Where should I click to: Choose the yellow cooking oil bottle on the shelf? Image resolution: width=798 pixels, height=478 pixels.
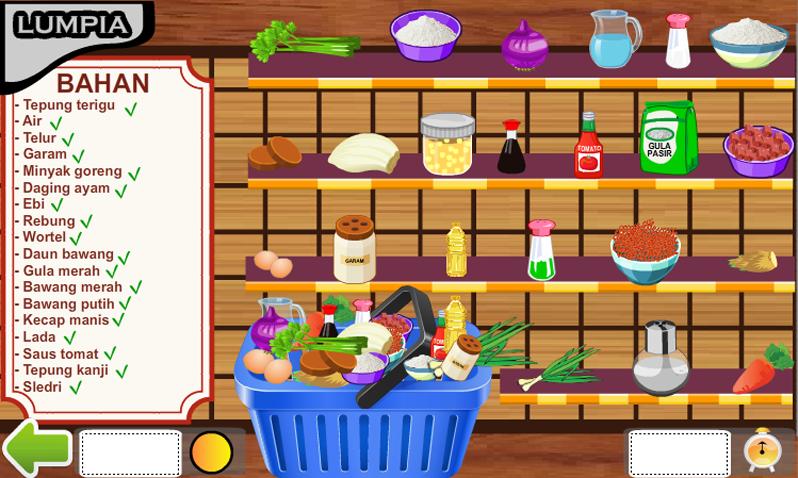(456, 250)
